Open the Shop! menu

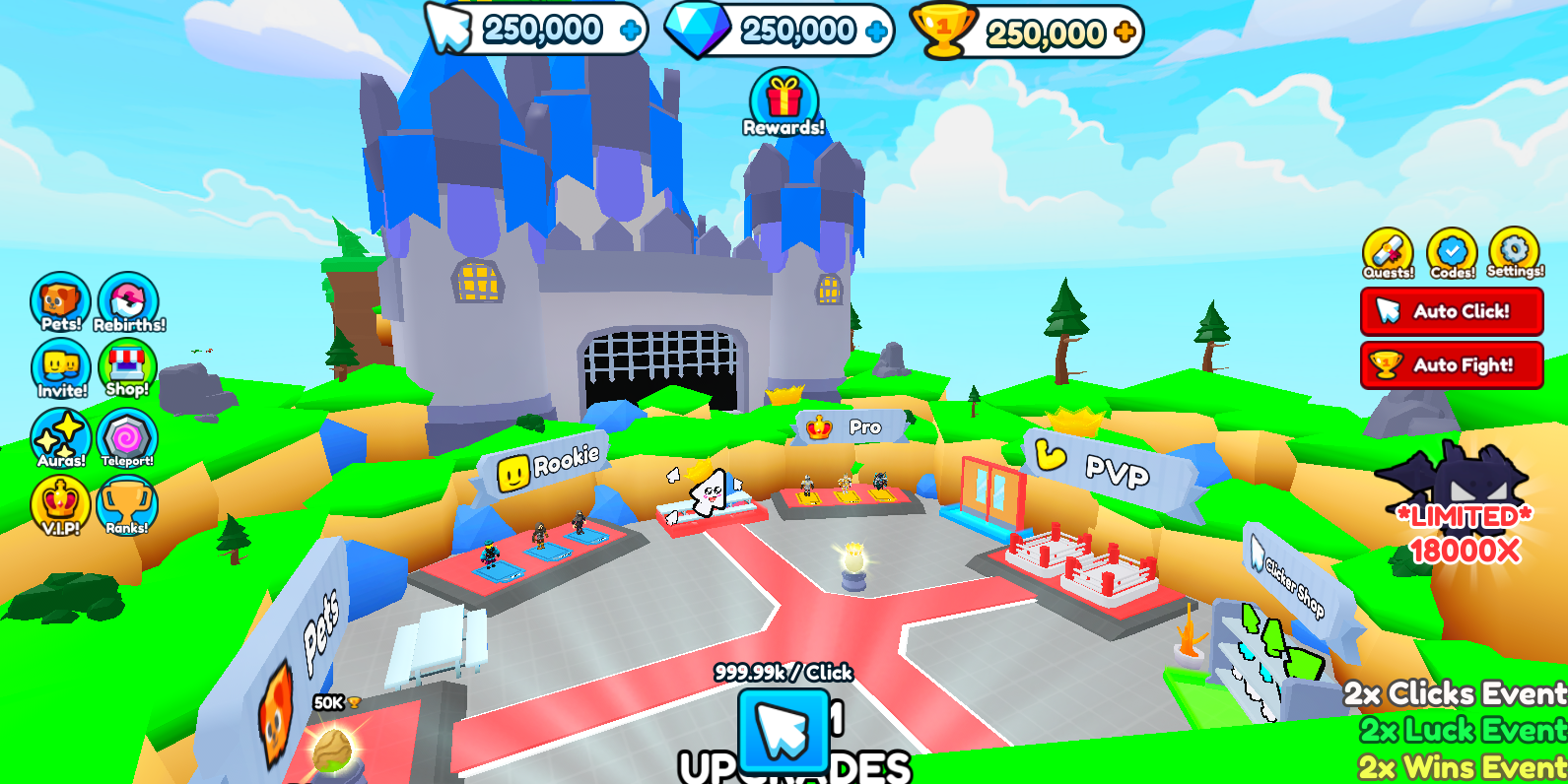click(128, 363)
